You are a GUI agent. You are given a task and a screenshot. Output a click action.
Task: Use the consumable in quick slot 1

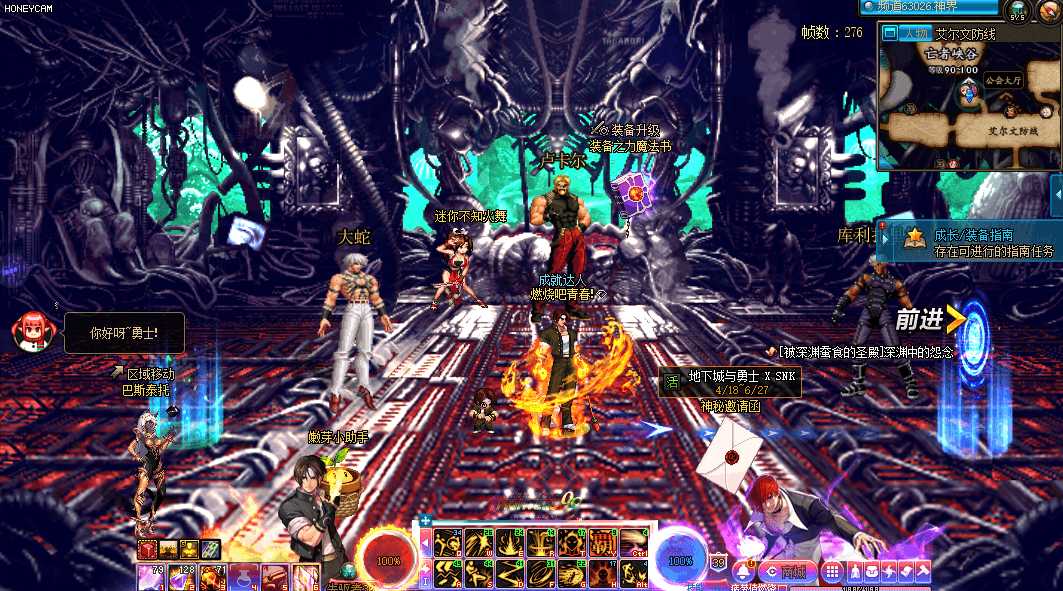pos(150,577)
